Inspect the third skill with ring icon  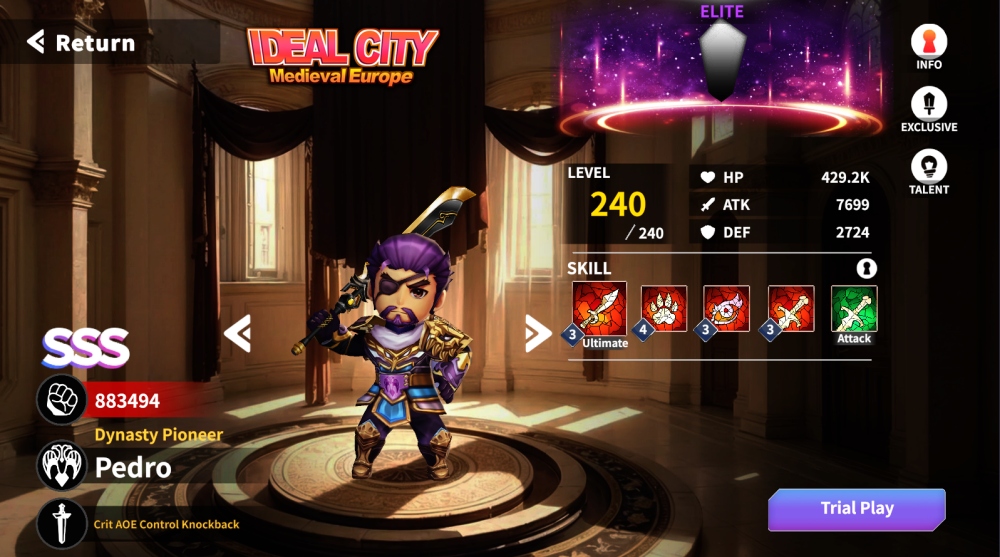727,309
